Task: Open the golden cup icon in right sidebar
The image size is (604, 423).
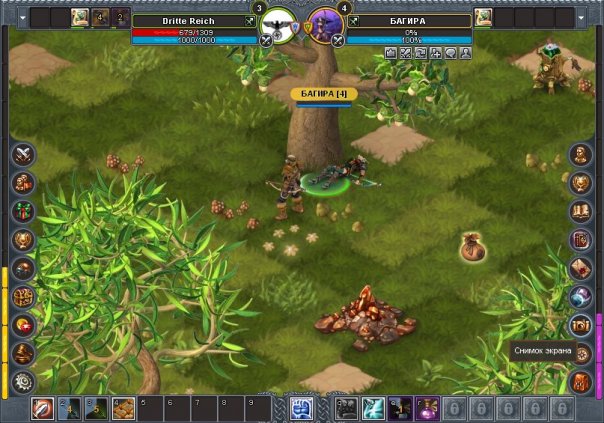Action: pos(580,183)
